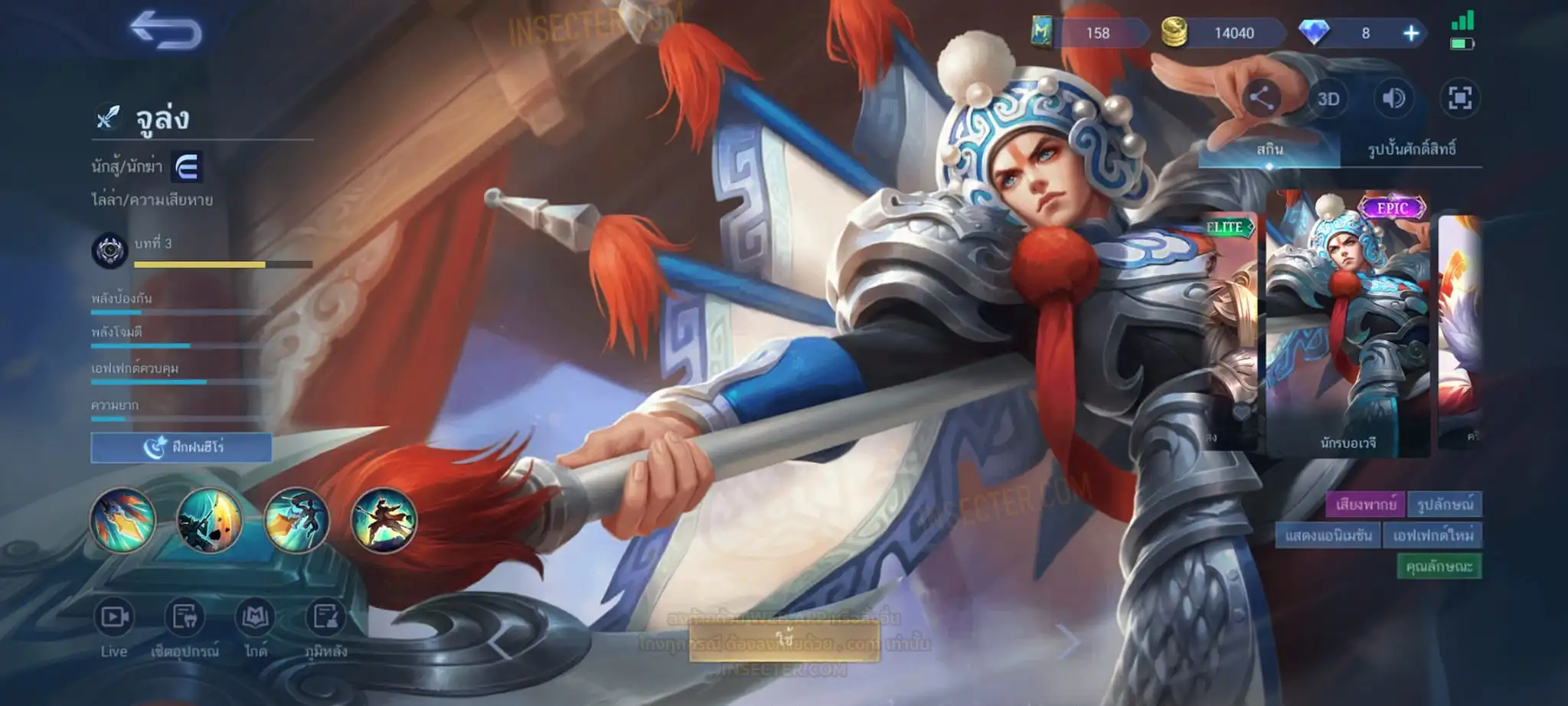Image resolution: width=1568 pixels, height=706 pixels.
Task: Open the ไกด์ guide book
Action: point(255,628)
